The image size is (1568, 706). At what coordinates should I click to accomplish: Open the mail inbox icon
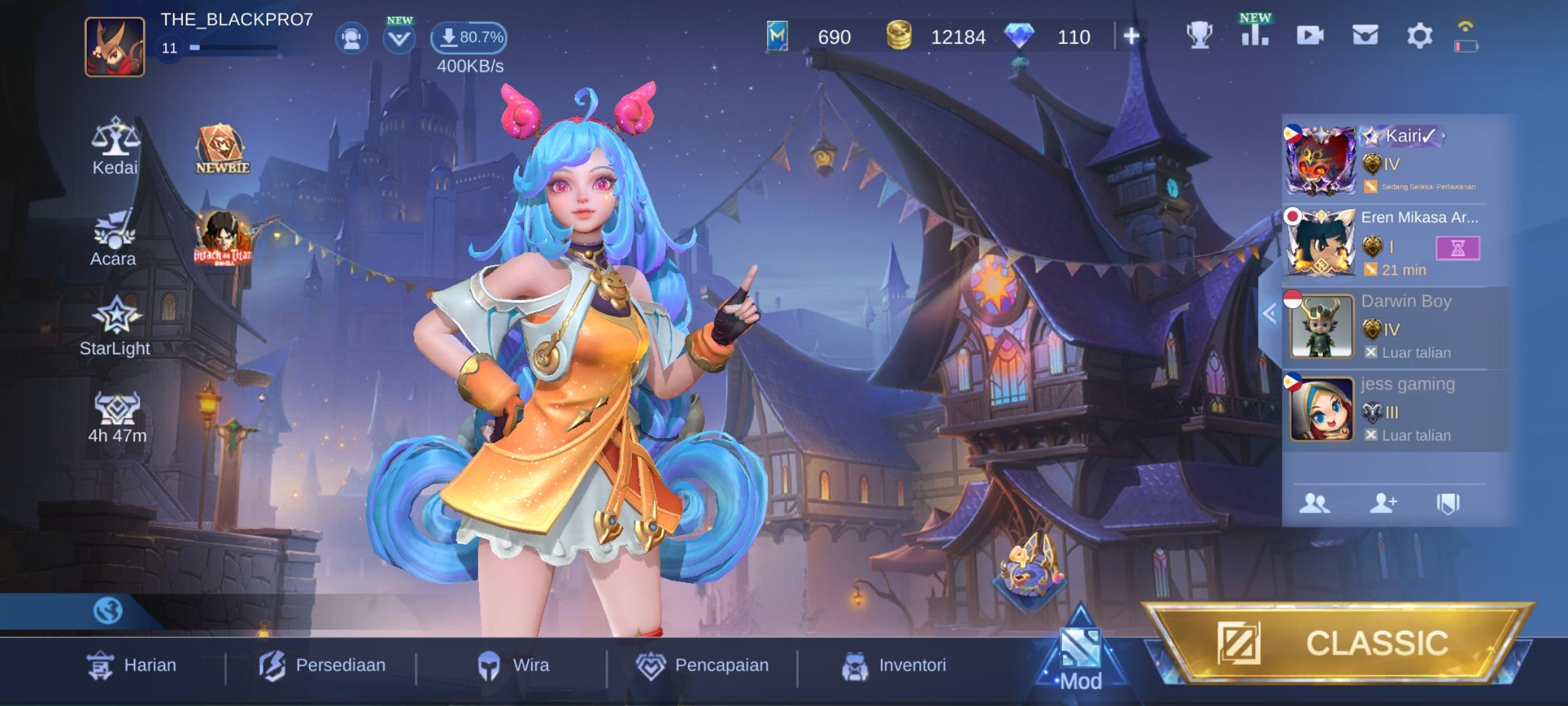click(x=1363, y=37)
